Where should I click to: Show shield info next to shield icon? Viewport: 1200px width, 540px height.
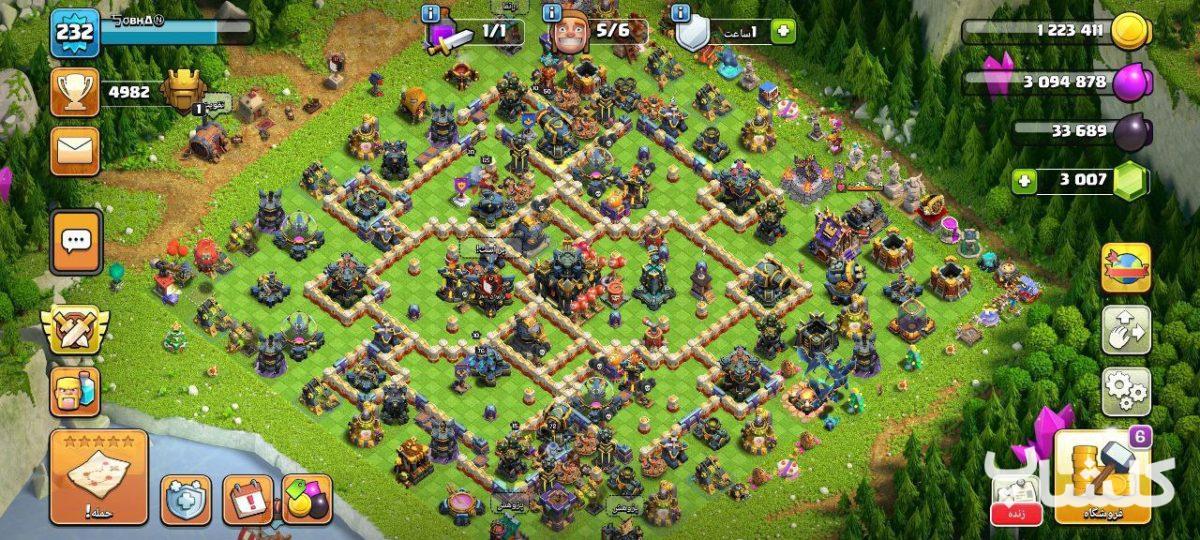click(x=681, y=14)
